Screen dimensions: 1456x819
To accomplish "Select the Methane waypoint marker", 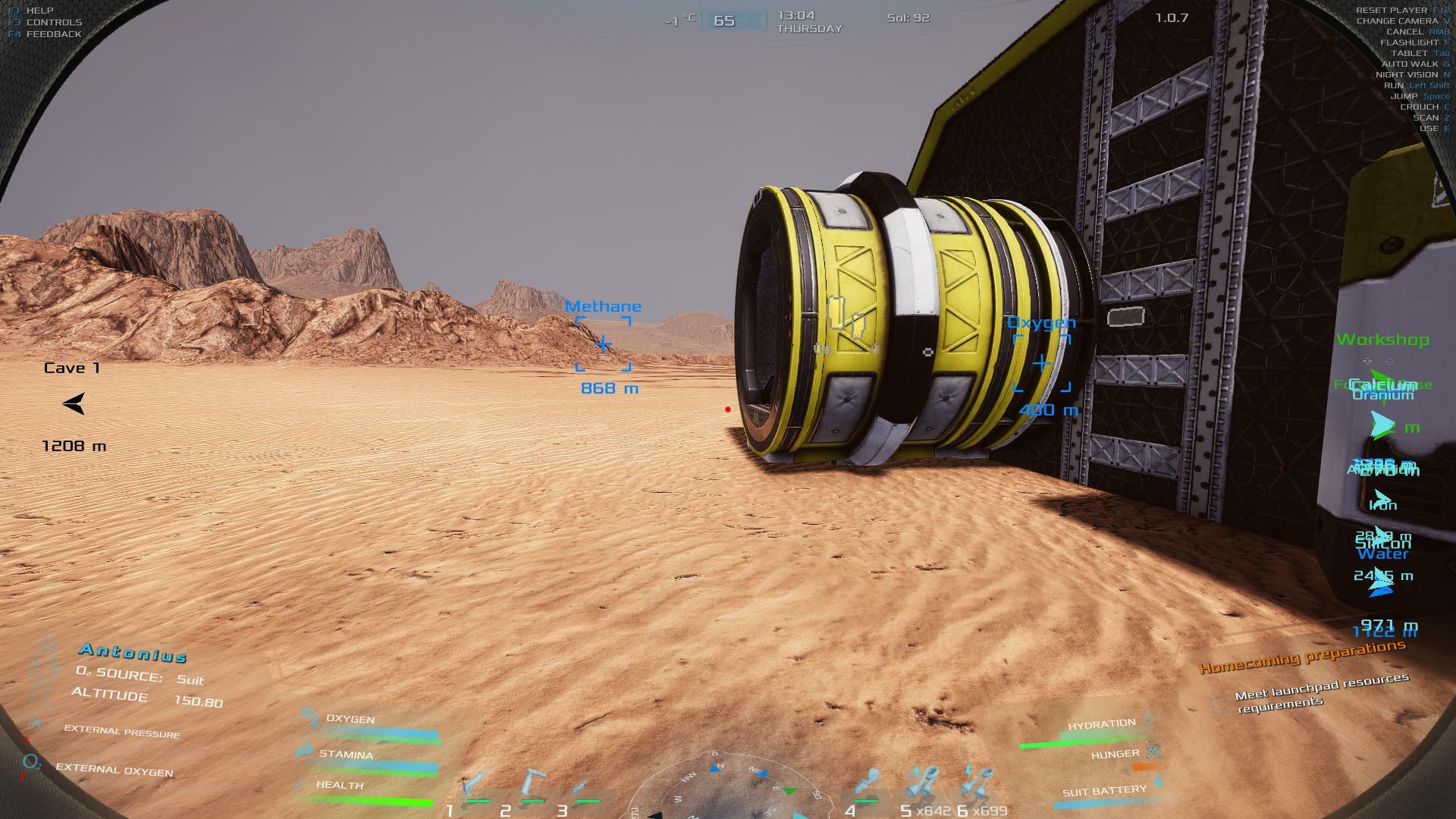I will (x=603, y=345).
